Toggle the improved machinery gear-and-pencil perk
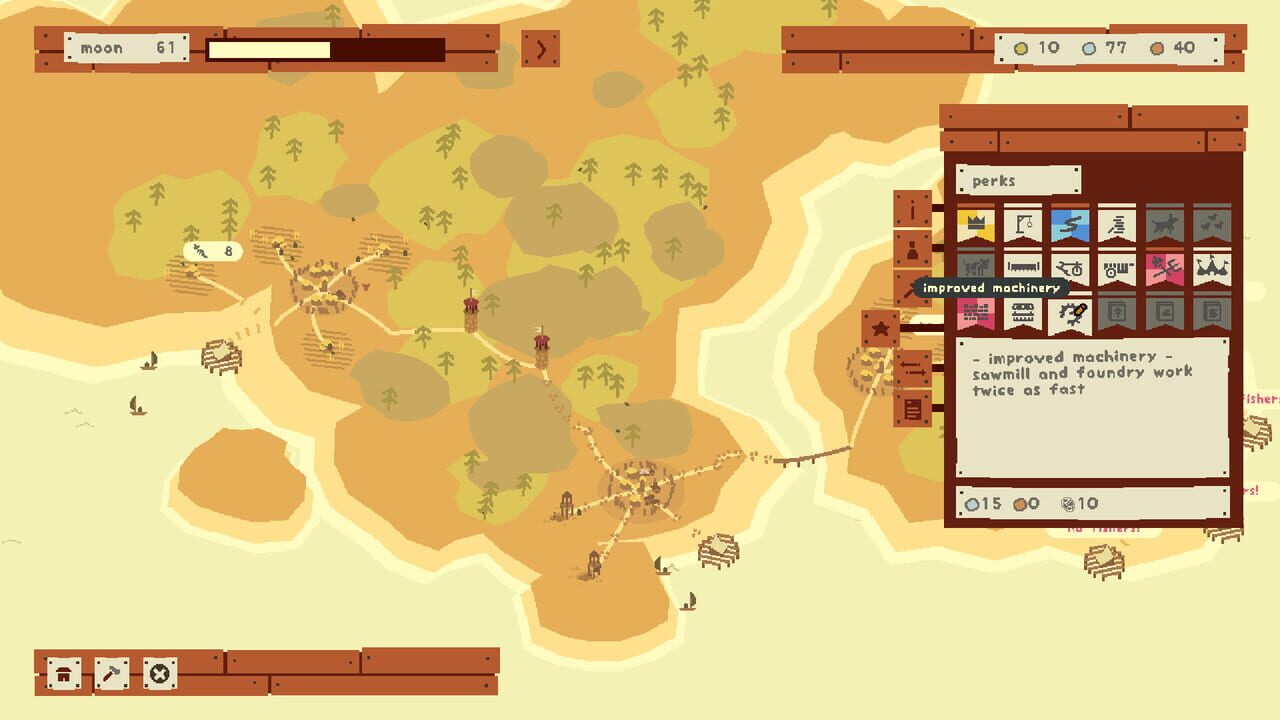This screenshot has height=720, width=1280. (x=1070, y=315)
